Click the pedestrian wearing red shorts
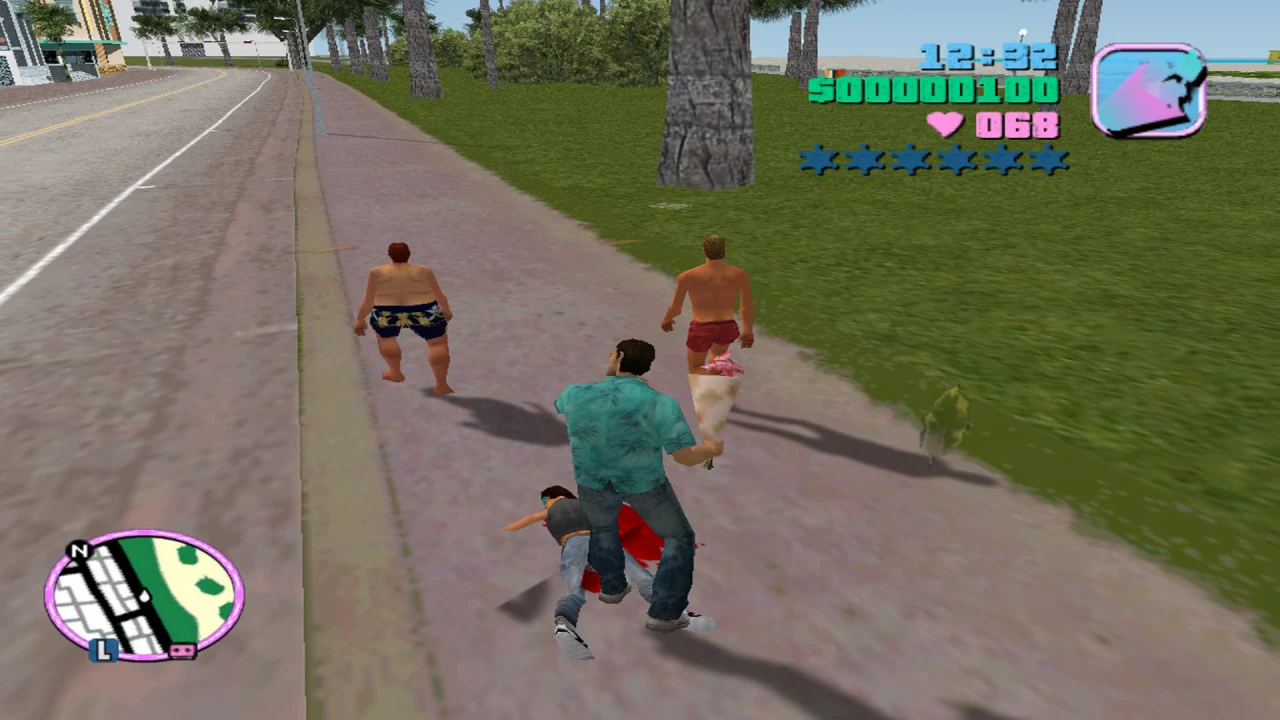Screen dimensions: 1280x720 point(710,320)
